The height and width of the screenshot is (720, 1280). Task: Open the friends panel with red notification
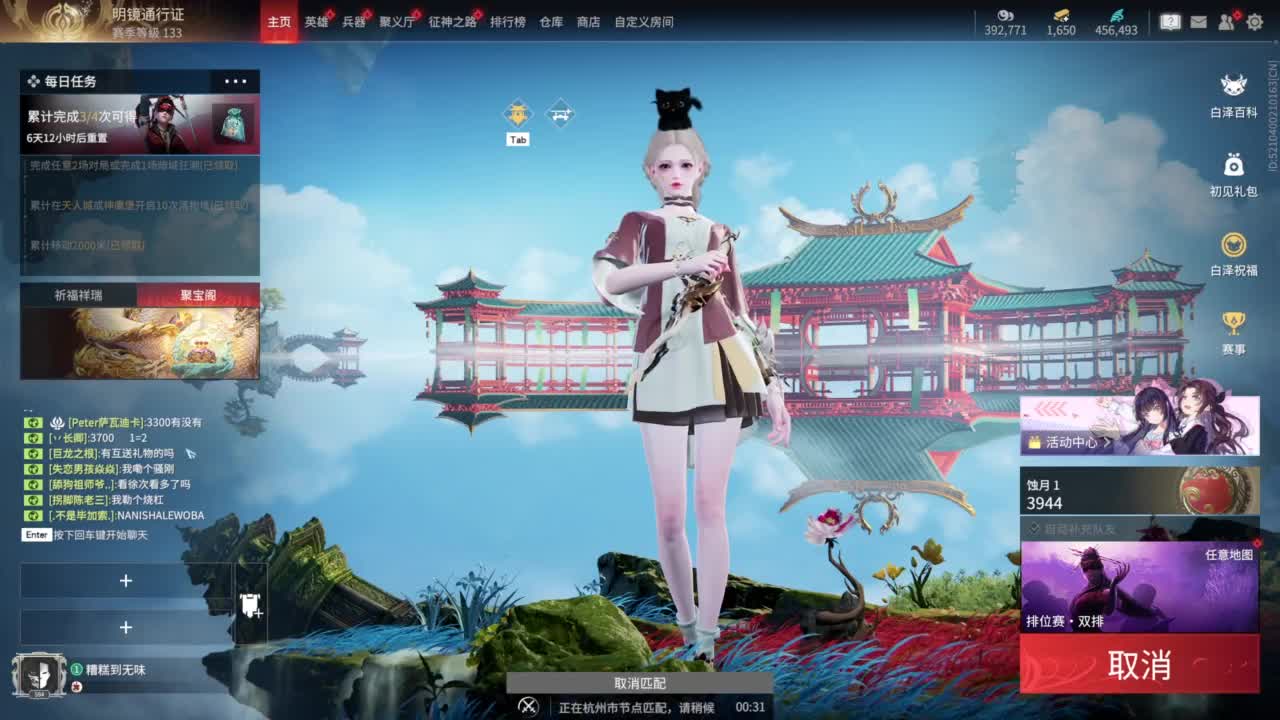pos(1225,23)
